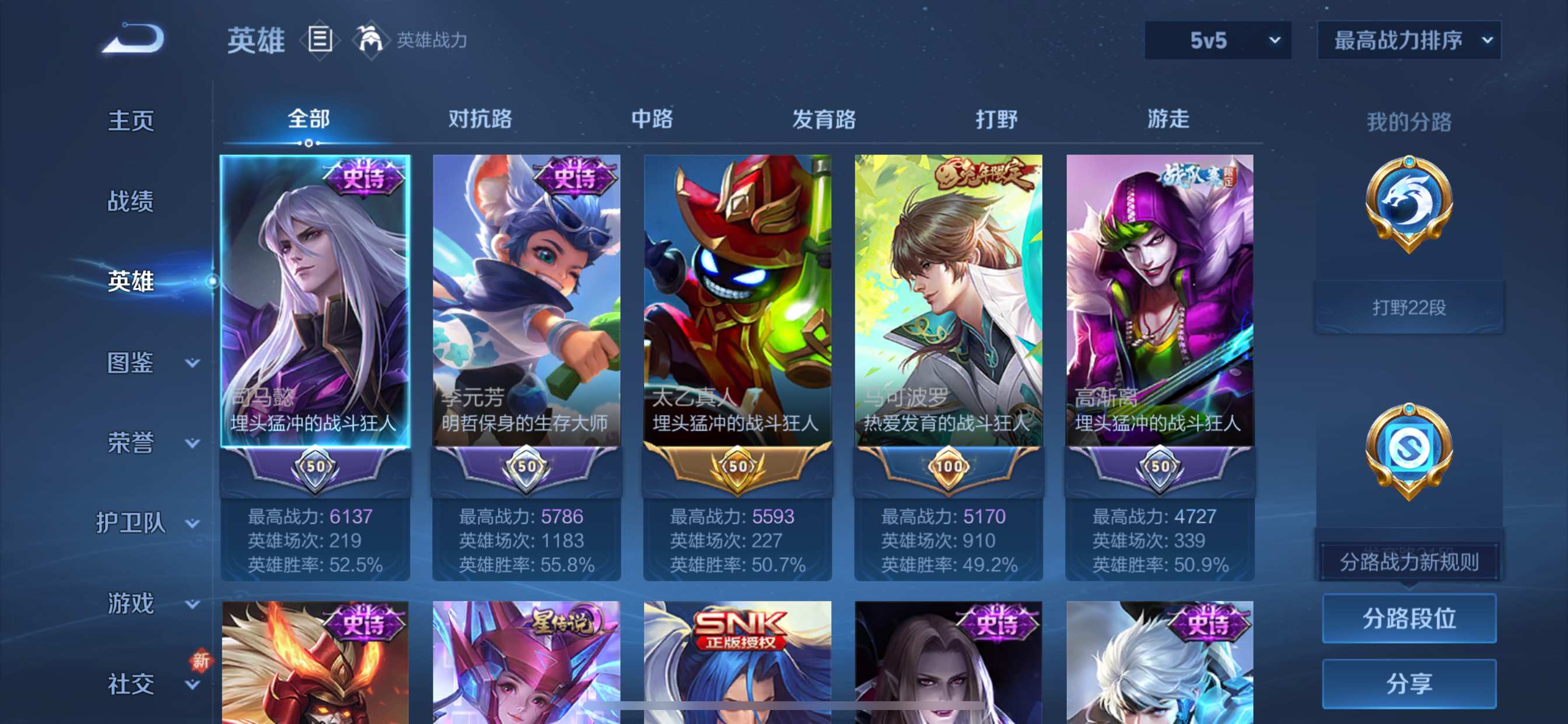Choose the 游走 roaming tab
This screenshot has height=724, width=1568.
point(1168,119)
